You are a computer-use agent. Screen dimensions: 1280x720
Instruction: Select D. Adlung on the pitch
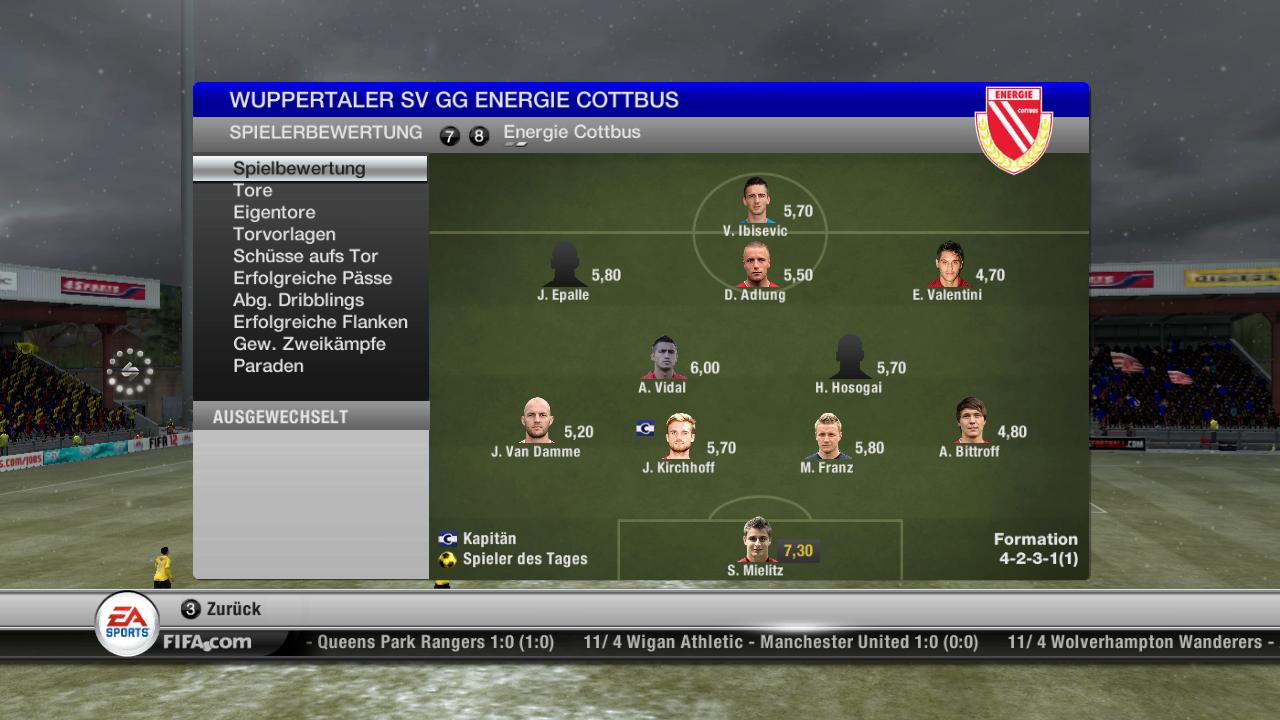(757, 265)
